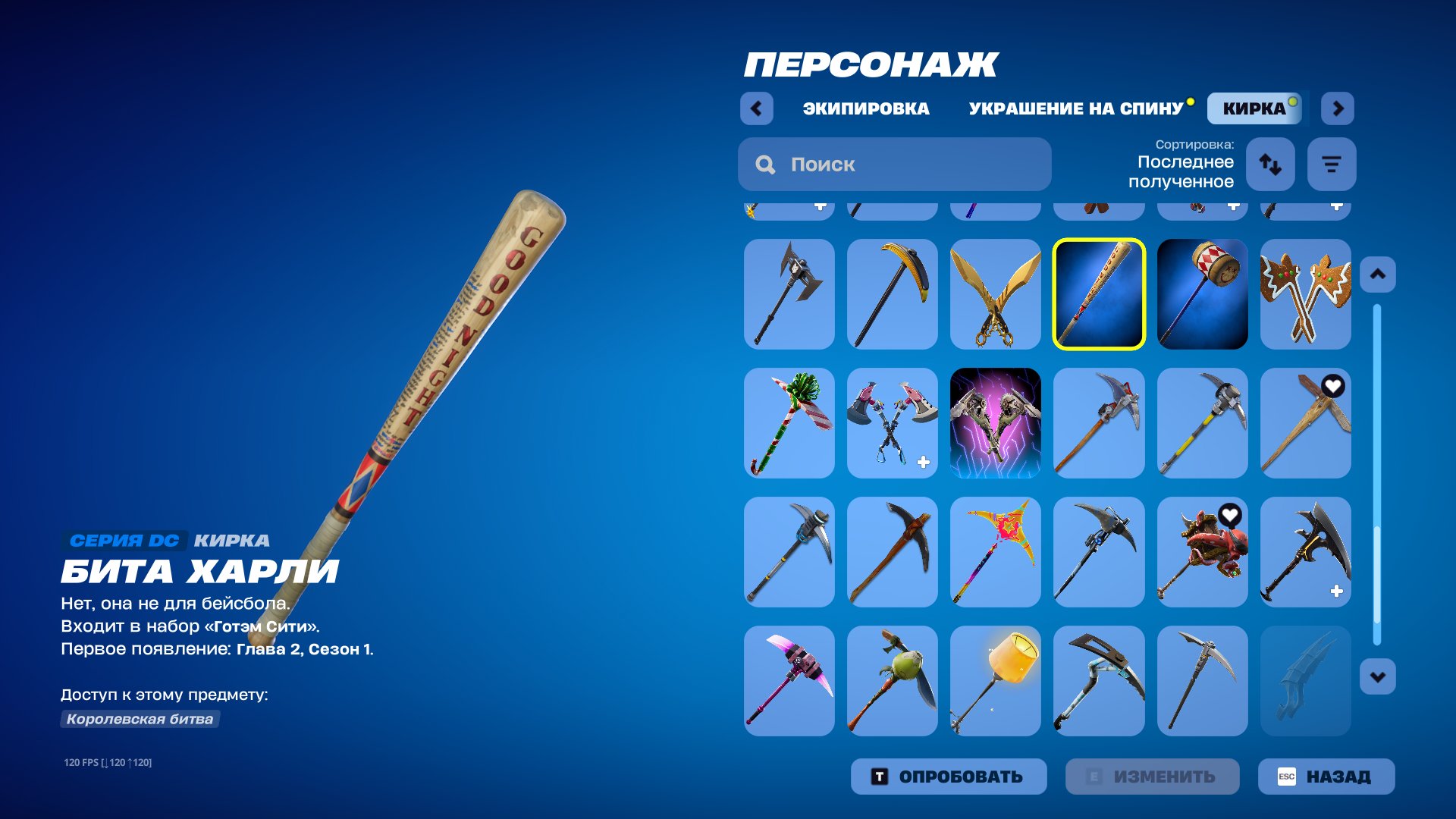The height and width of the screenshot is (819, 1456).
Task: Click inside the Поиск search field
Action: coord(895,164)
